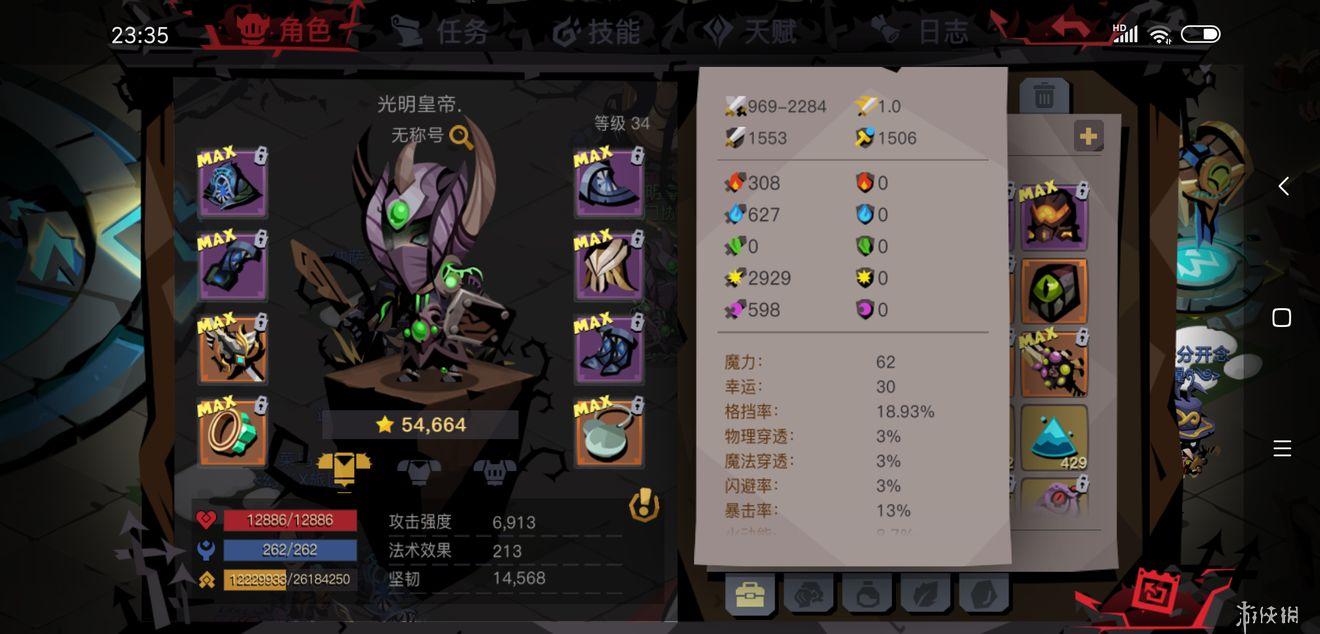
Task: Click the gold exclamation details icon
Action: [x=644, y=506]
